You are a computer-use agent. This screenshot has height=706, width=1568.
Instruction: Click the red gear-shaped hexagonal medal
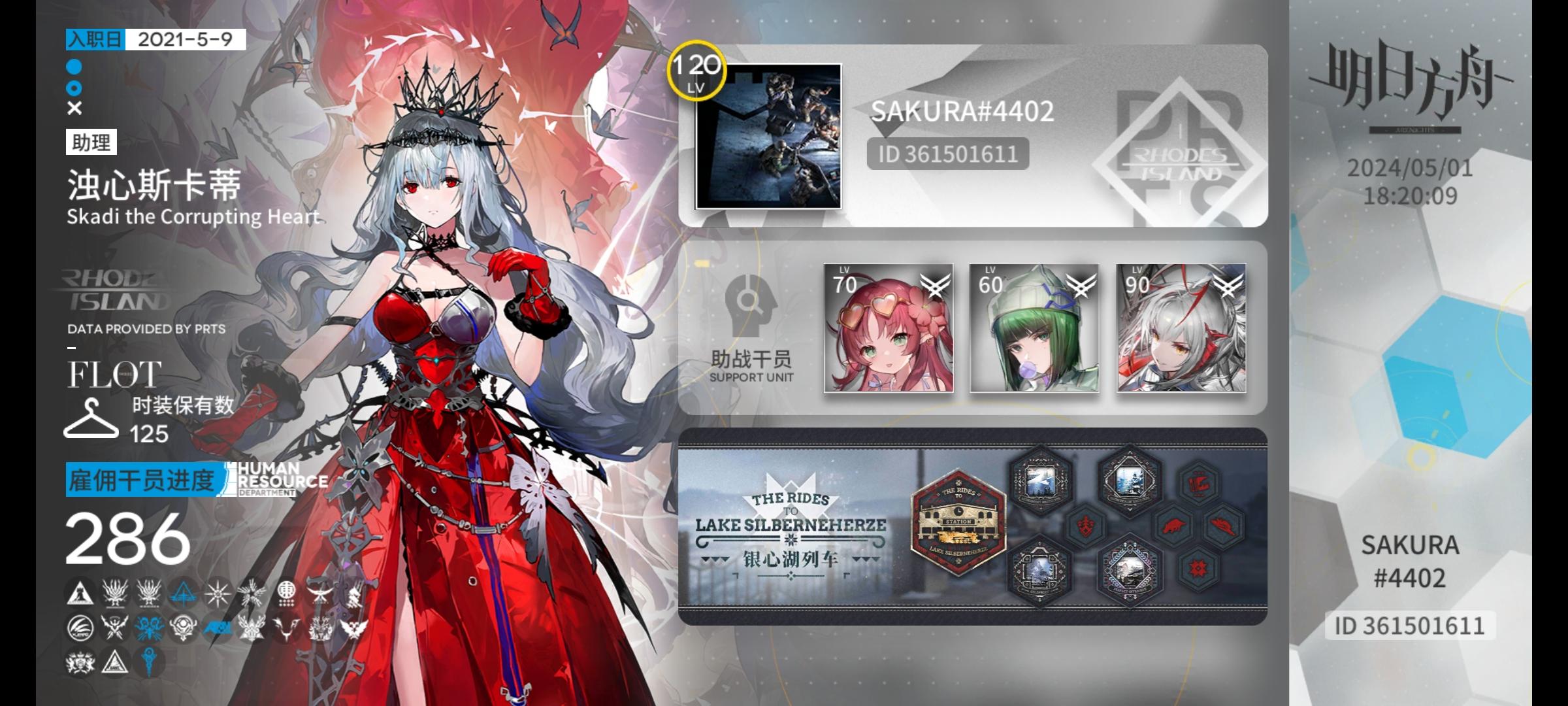[1199, 567]
